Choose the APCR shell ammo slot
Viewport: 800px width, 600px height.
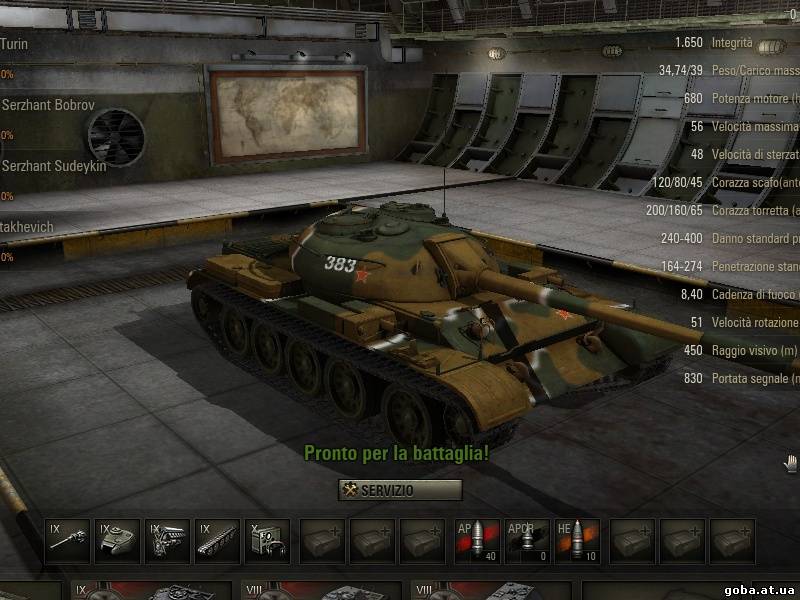point(527,541)
